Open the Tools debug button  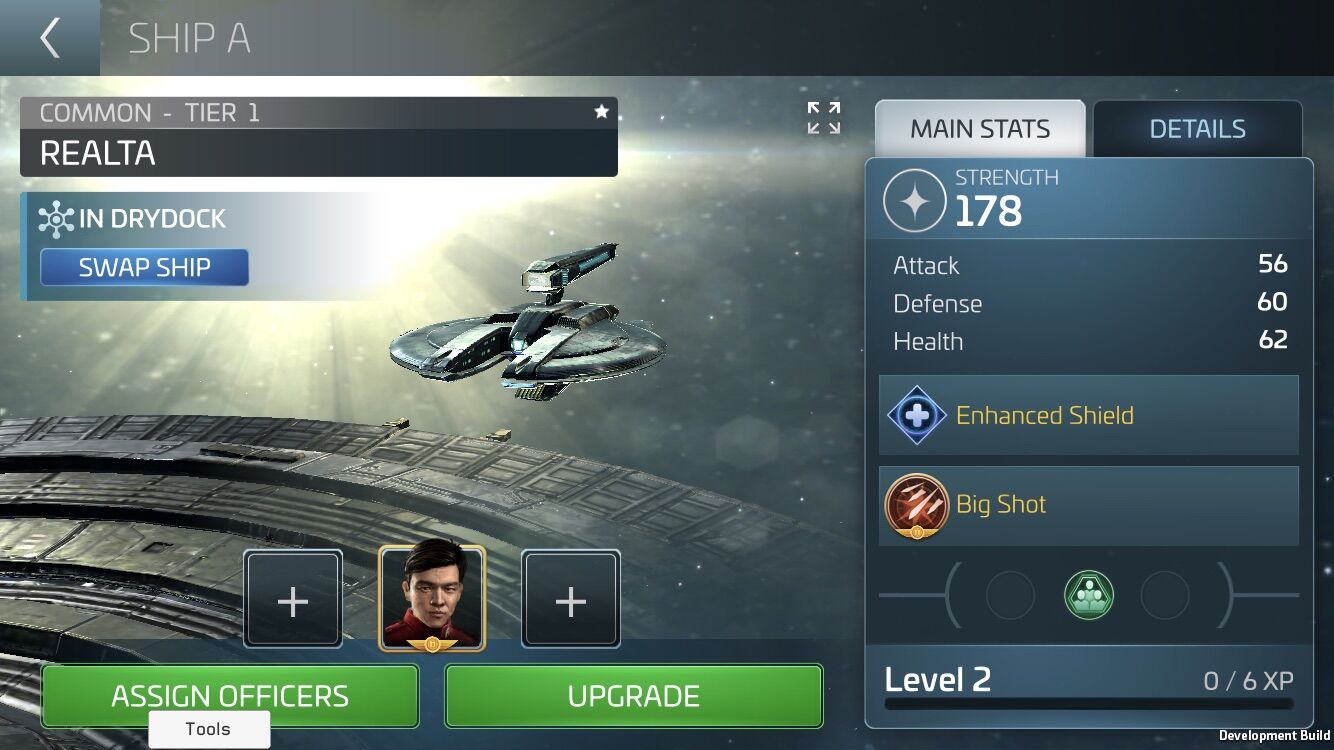click(x=208, y=729)
